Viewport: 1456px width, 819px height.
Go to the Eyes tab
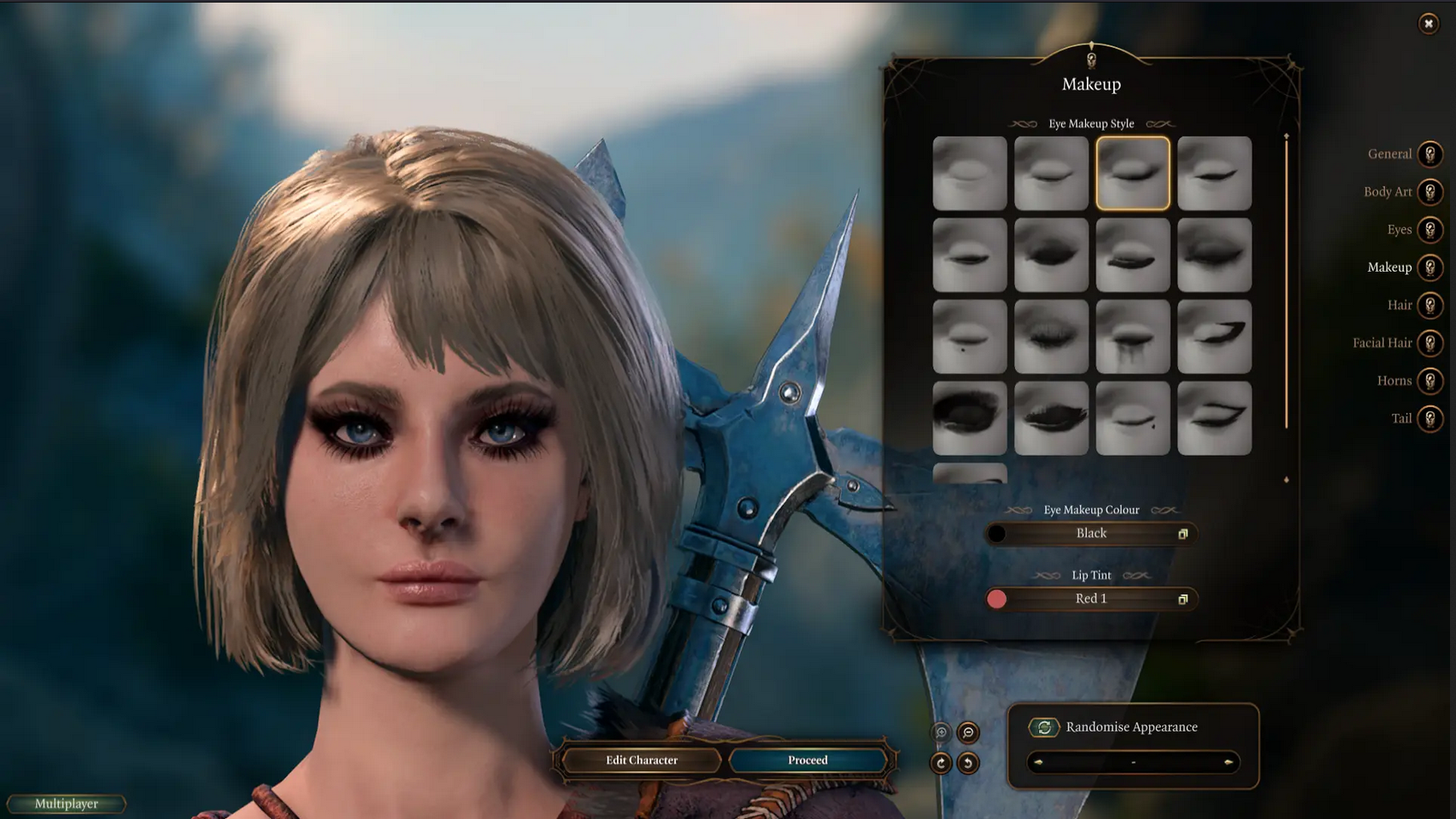[x=1430, y=229]
